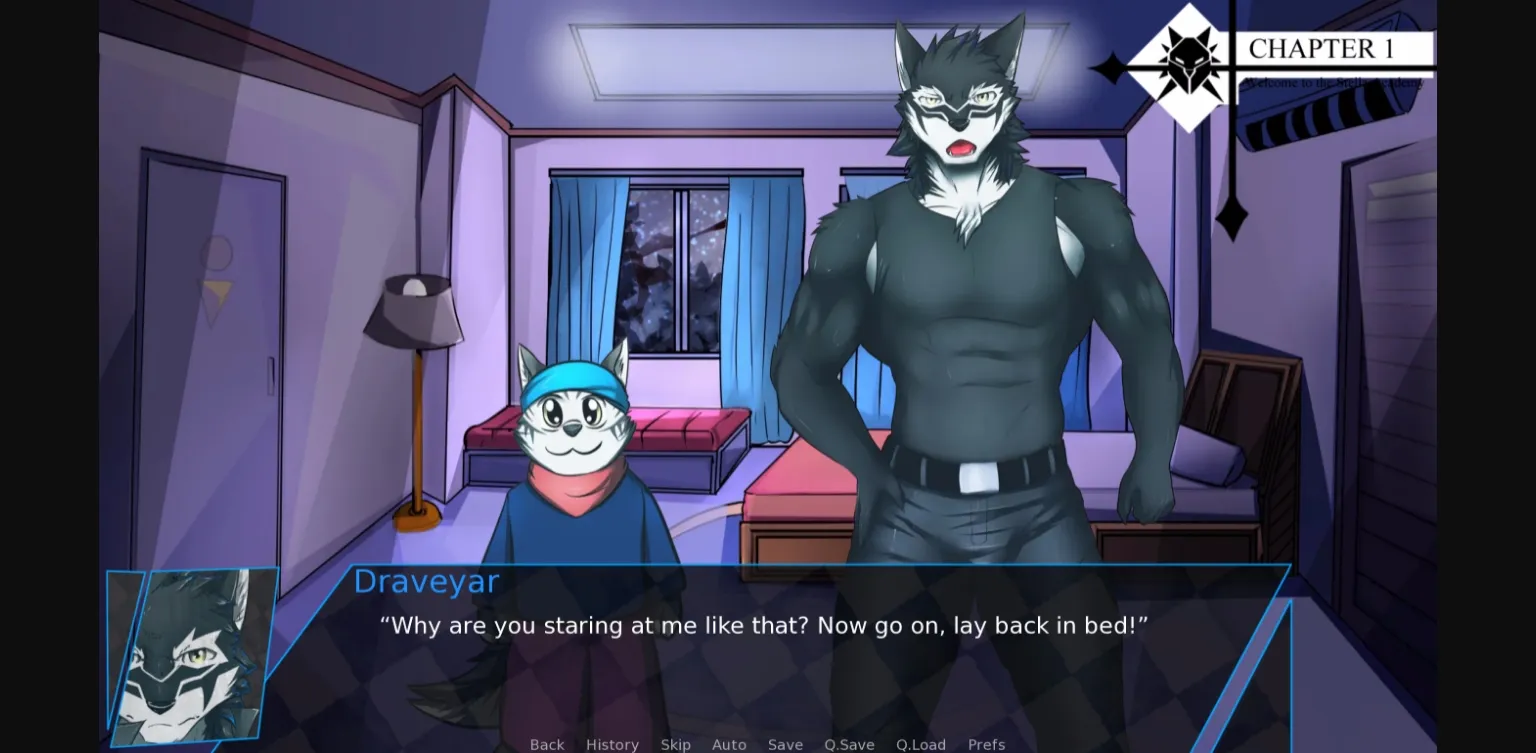Viewport: 1536px width, 753px height.
Task: Toggle Skip mode on
Action: click(x=676, y=745)
